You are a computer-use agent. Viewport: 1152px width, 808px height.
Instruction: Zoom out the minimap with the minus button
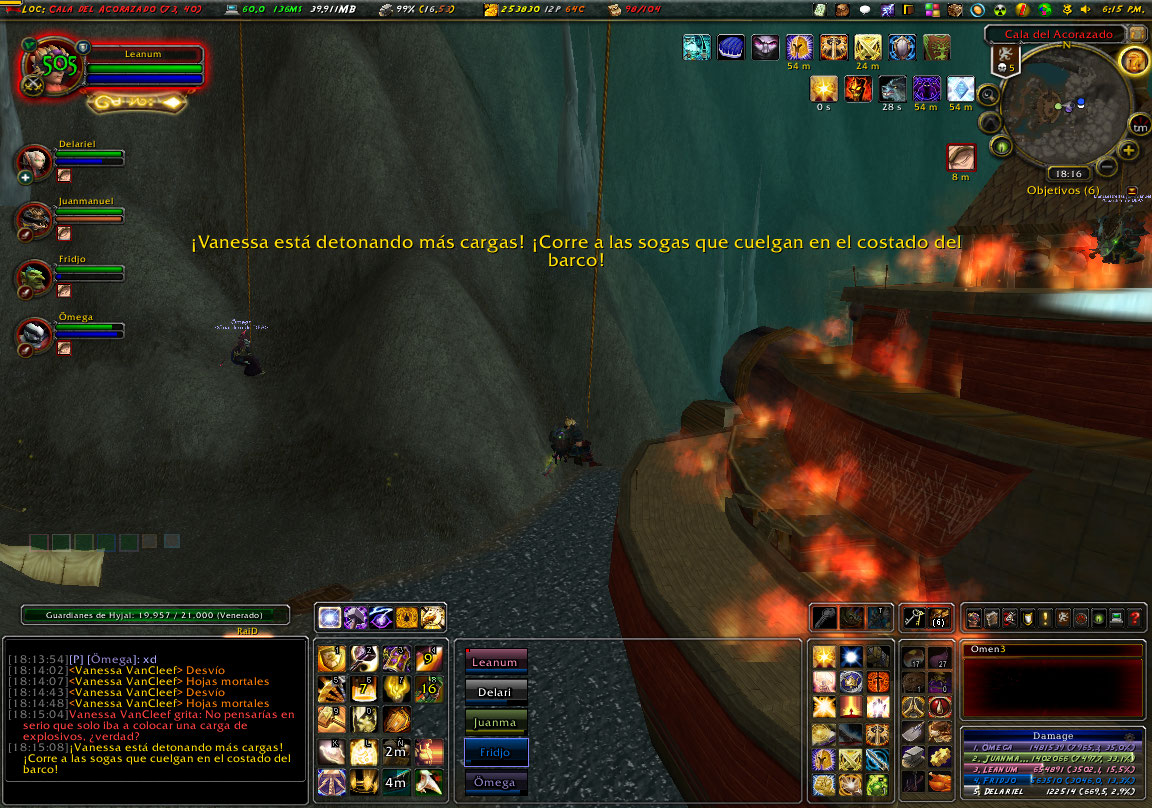1107,166
